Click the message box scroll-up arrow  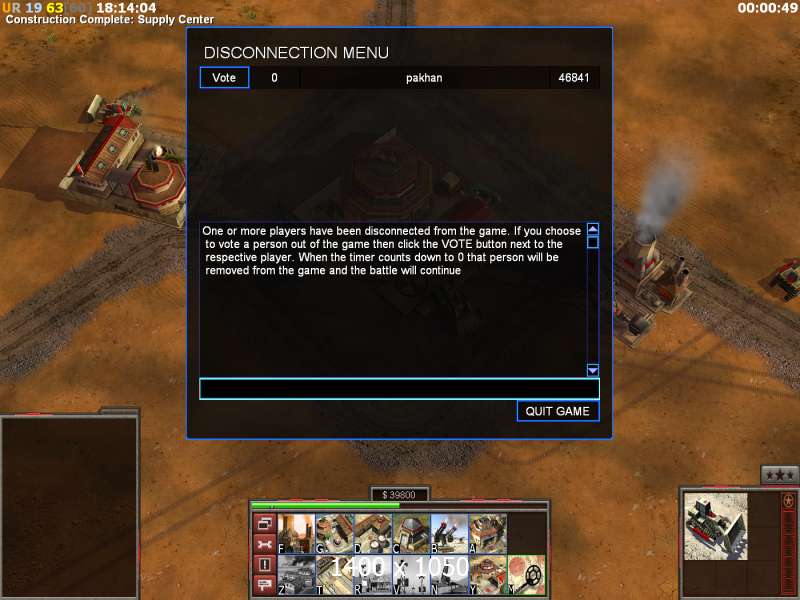point(592,229)
